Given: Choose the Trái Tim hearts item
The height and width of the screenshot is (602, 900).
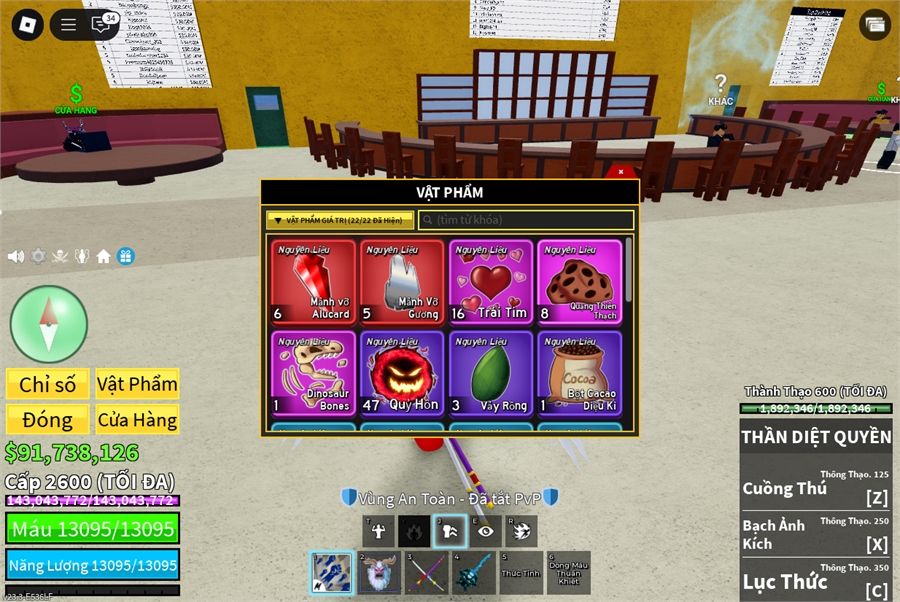Looking at the screenshot, I should [x=490, y=282].
